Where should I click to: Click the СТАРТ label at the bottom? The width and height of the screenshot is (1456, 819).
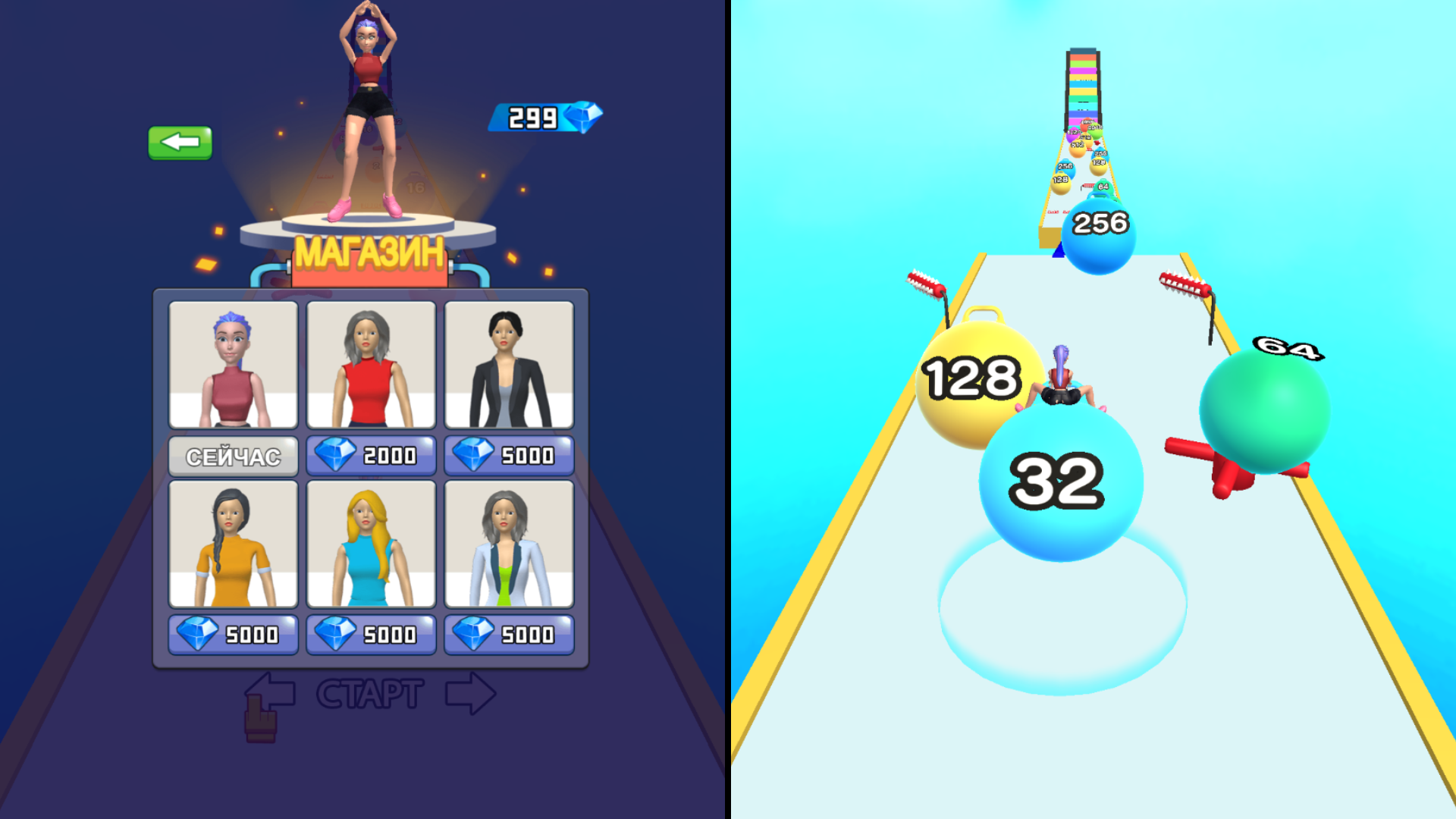click(x=369, y=692)
